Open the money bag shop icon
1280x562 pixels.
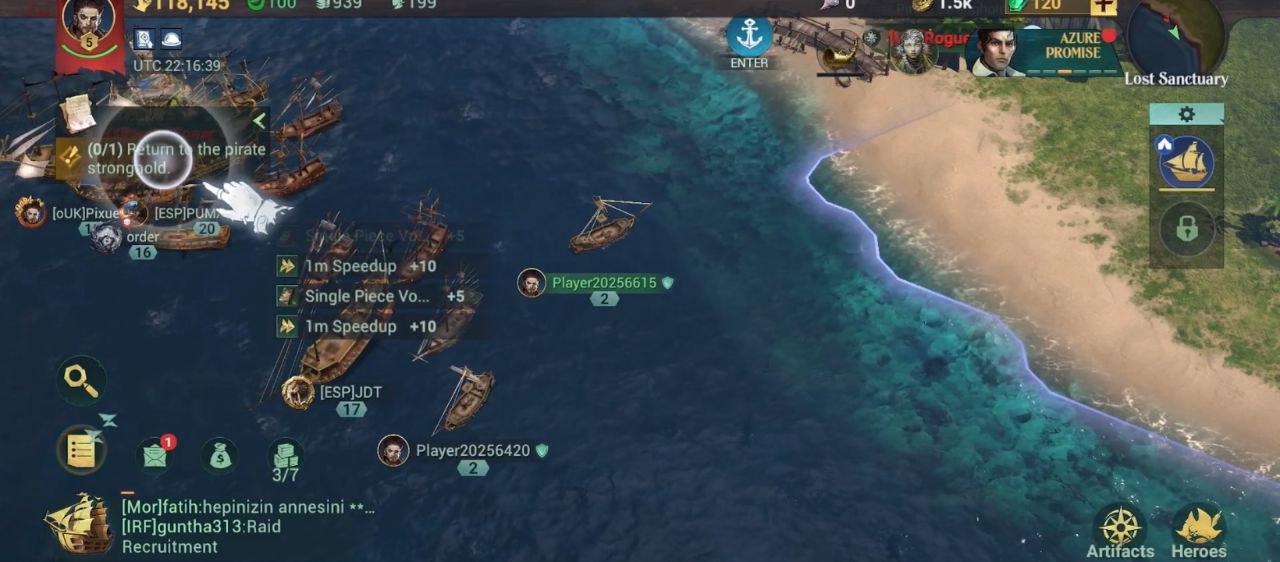[x=219, y=456]
